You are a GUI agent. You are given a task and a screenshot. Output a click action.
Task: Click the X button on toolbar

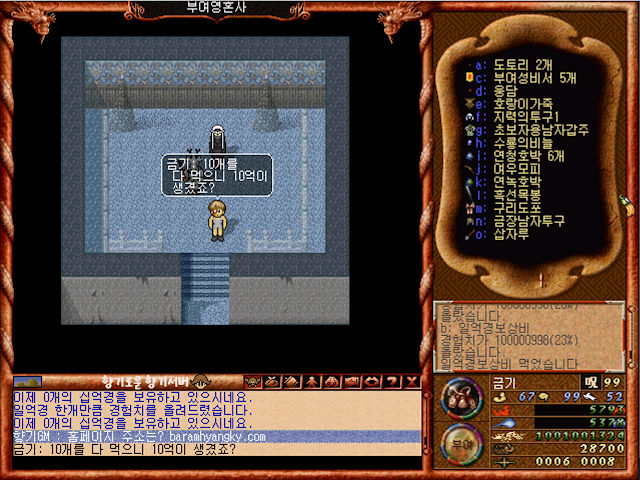[411, 382]
